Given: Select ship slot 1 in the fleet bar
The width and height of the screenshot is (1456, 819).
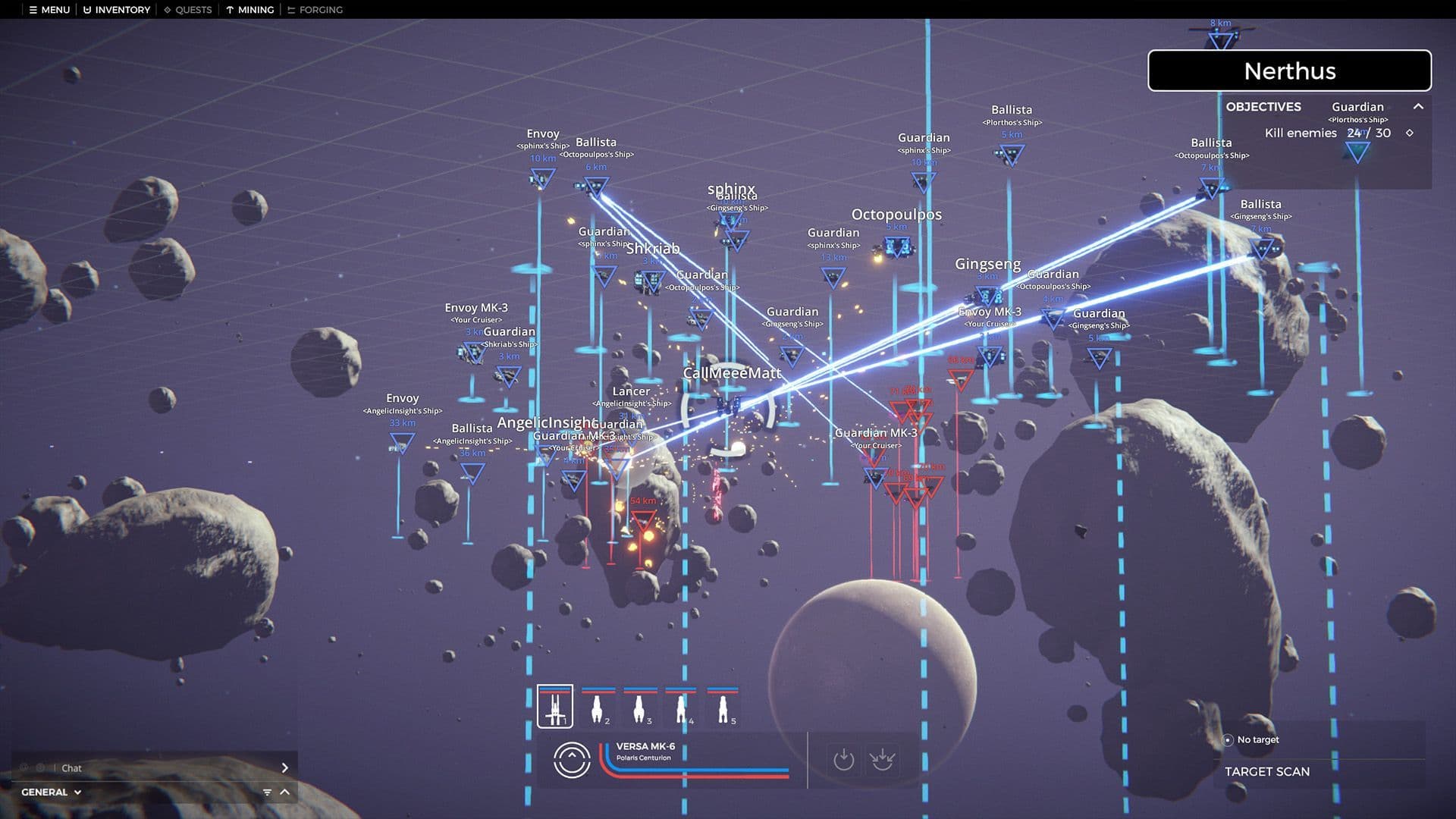Looking at the screenshot, I should click(554, 707).
